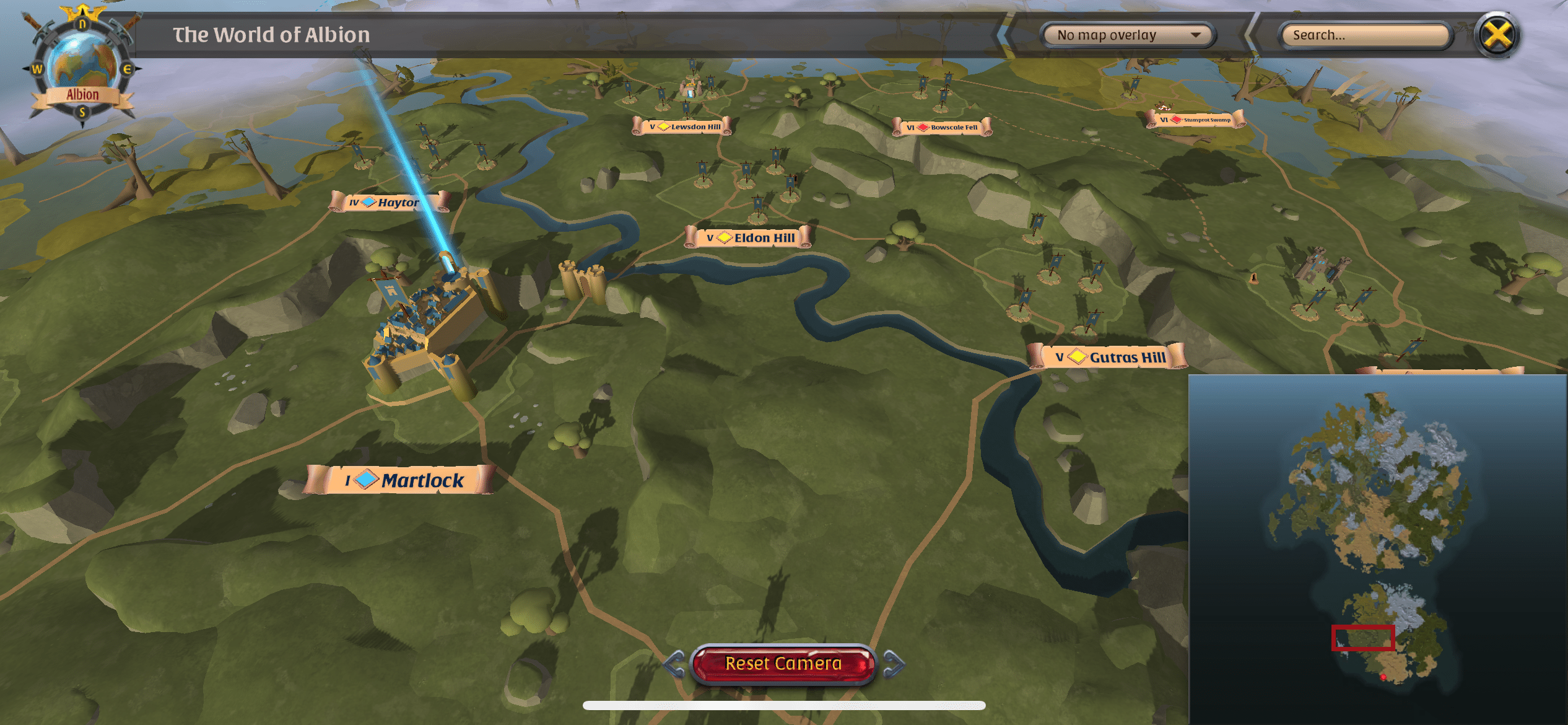Open the No map overlay dropdown
Viewport: 1568px width, 725px height.
1128,35
